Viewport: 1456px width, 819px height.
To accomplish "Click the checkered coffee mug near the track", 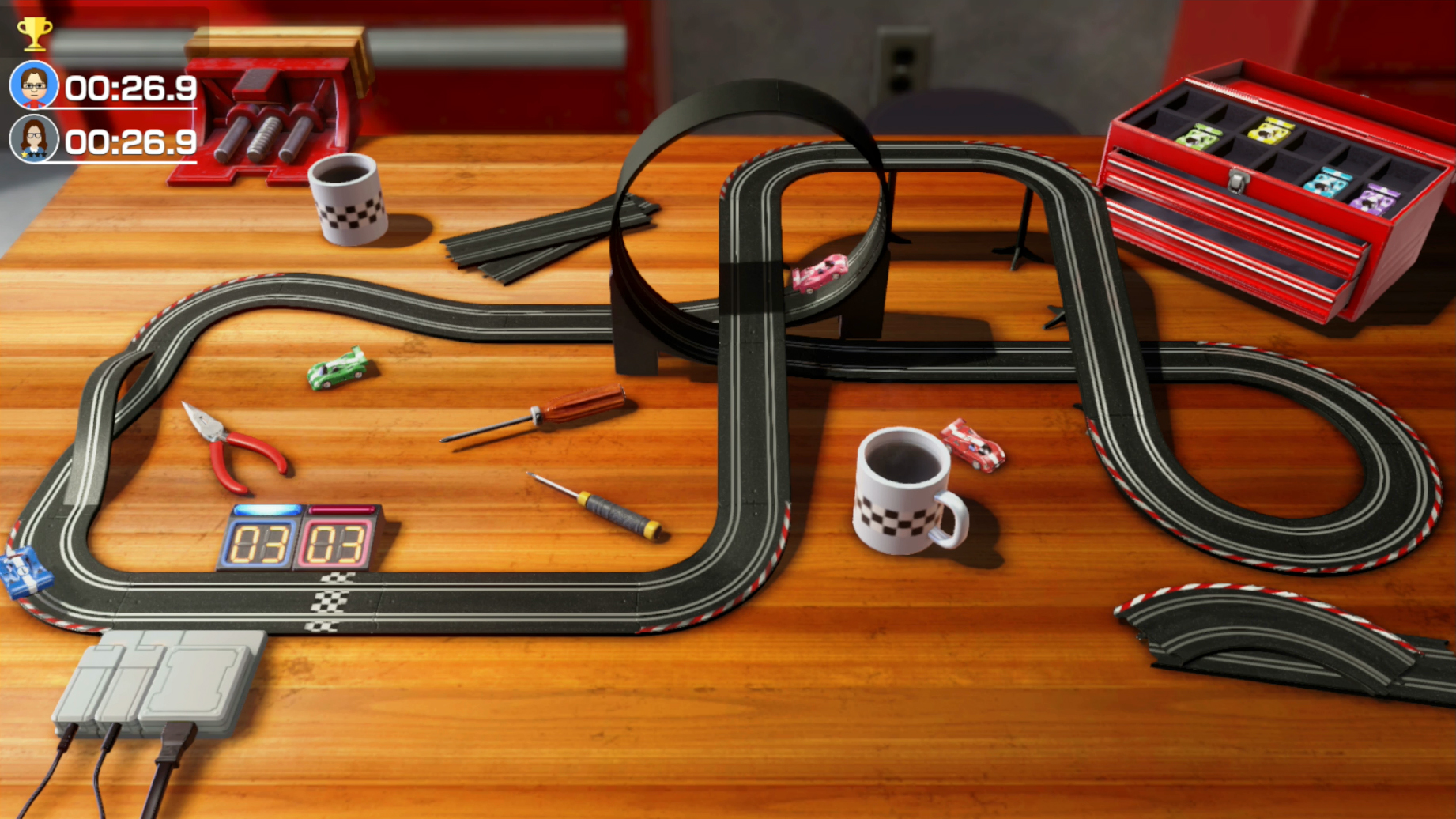I will point(901,490).
